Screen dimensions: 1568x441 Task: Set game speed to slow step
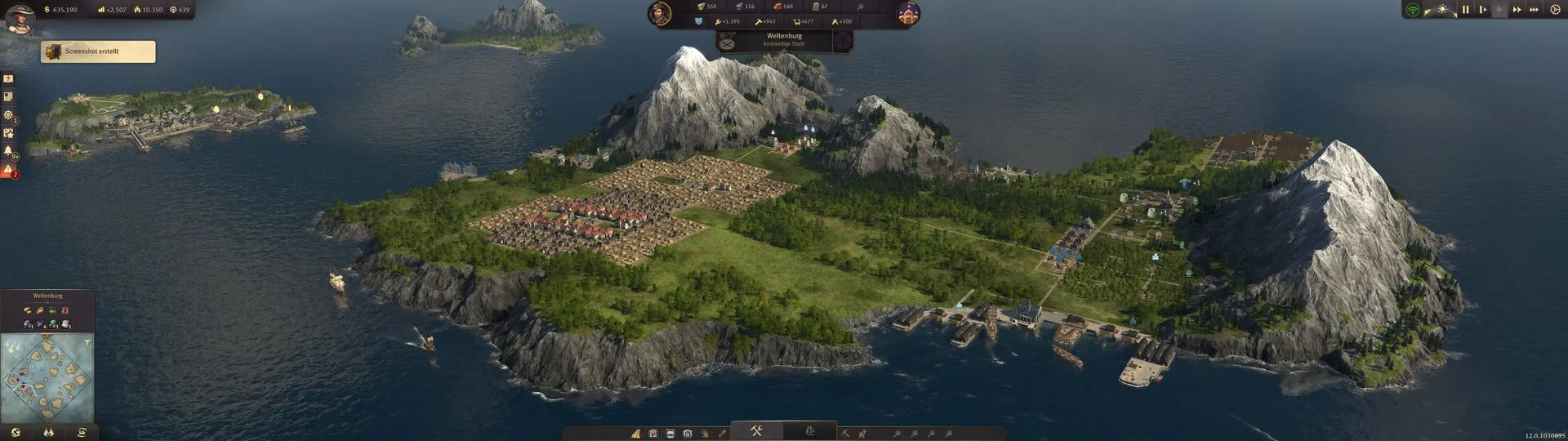pos(1482,10)
